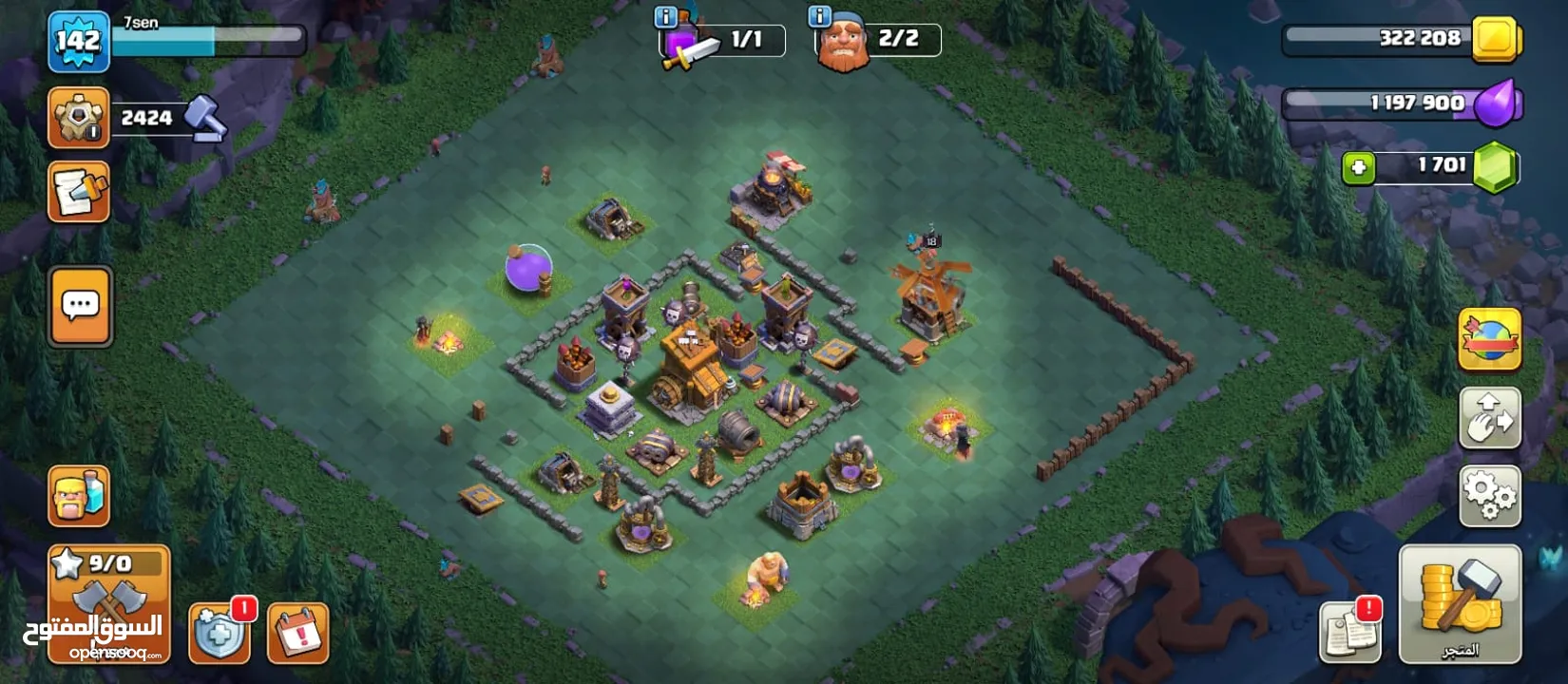Open the barbarian and elixir army button

tap(79, 496)
